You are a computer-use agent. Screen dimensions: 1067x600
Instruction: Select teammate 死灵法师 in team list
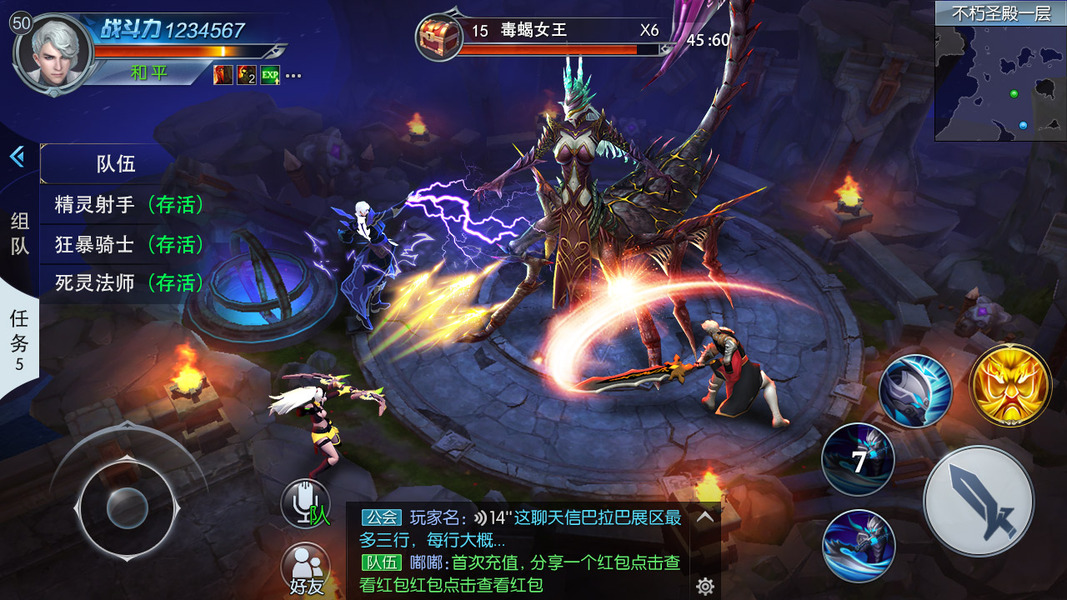point(129,283)
